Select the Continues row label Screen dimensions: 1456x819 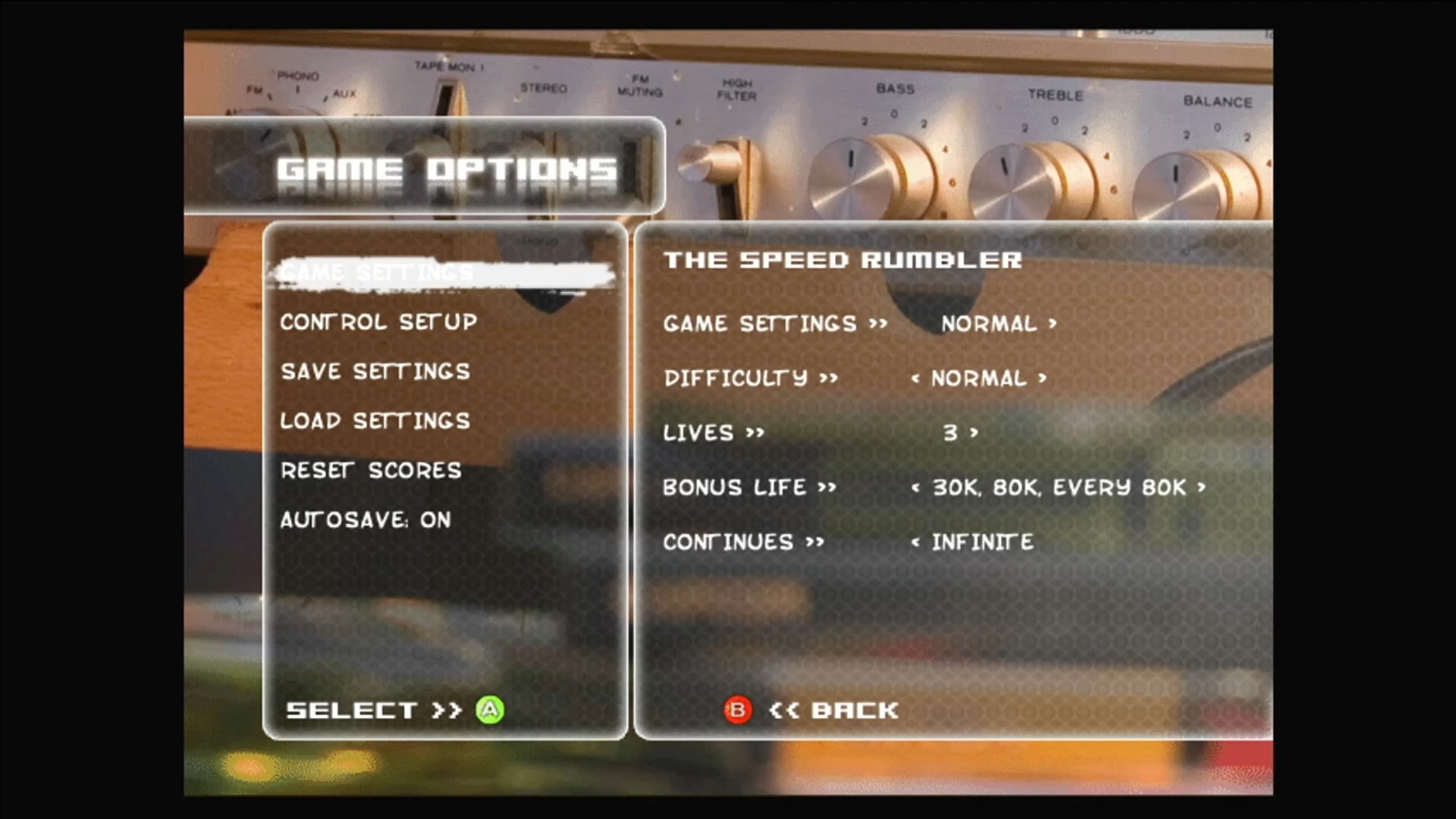click(728, 542)
